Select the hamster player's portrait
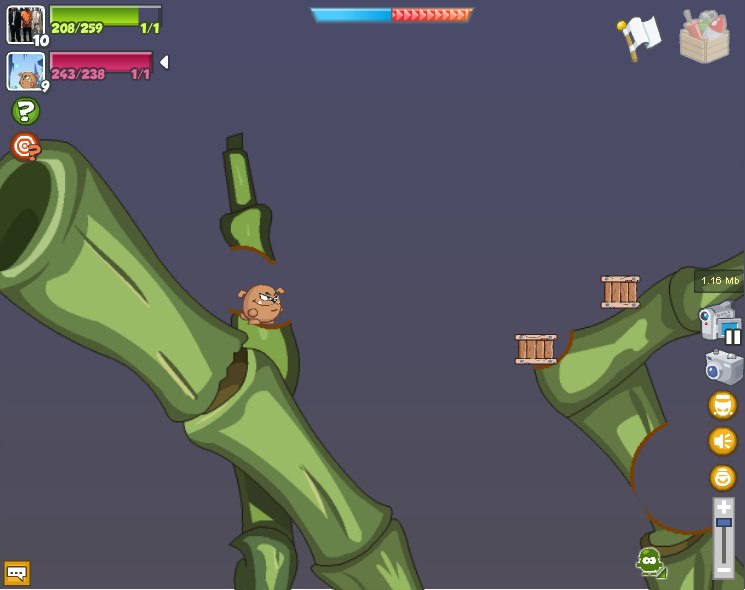The image size is (745, 590). 25,71
